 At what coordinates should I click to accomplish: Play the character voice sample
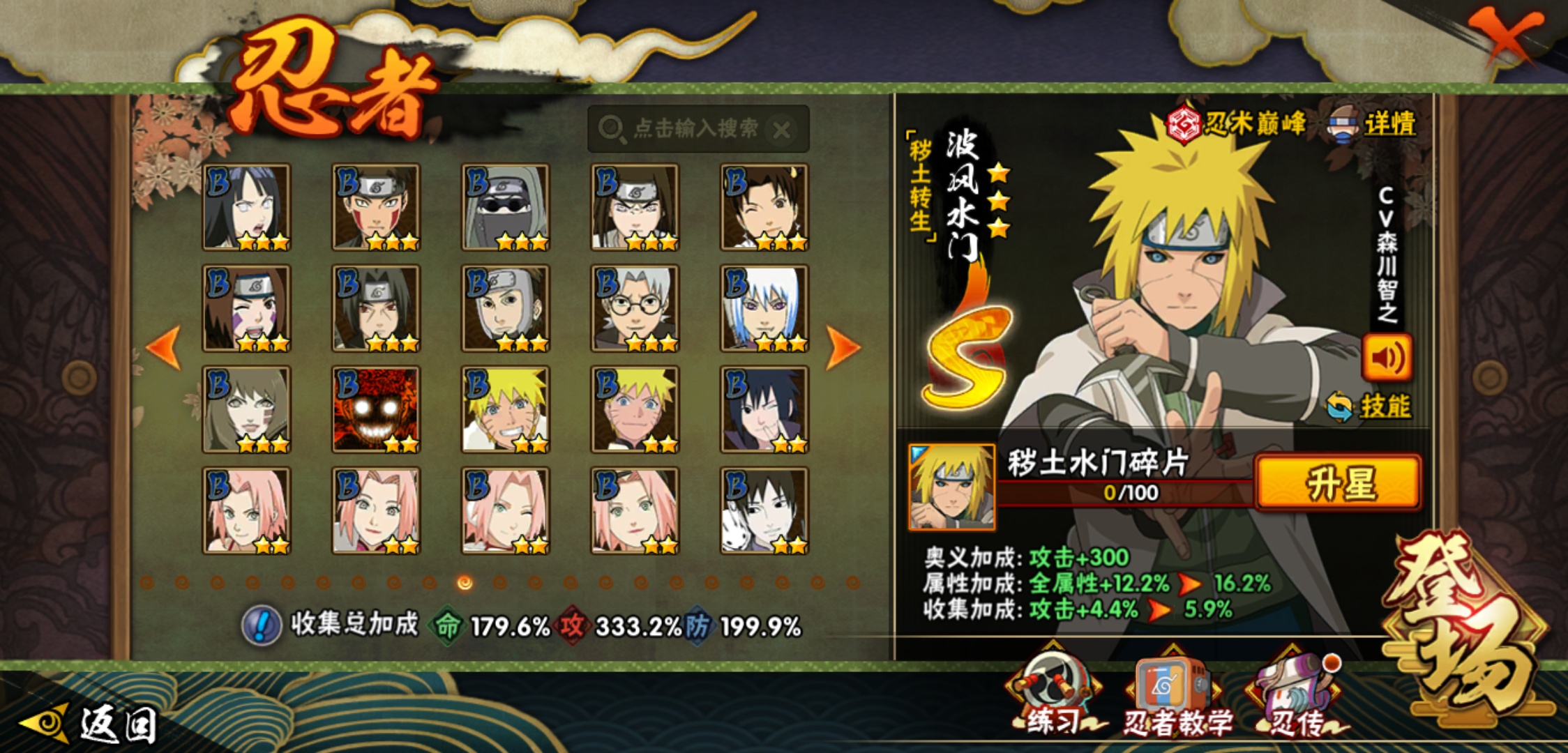pos(1387,358)
